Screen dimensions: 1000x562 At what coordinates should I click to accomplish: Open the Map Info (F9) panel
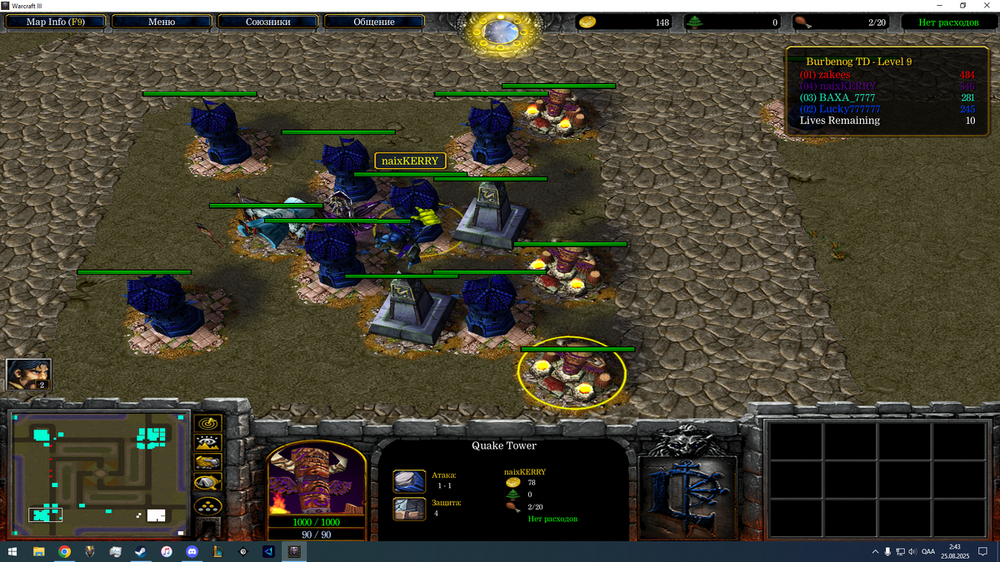(x=54, y=21)
